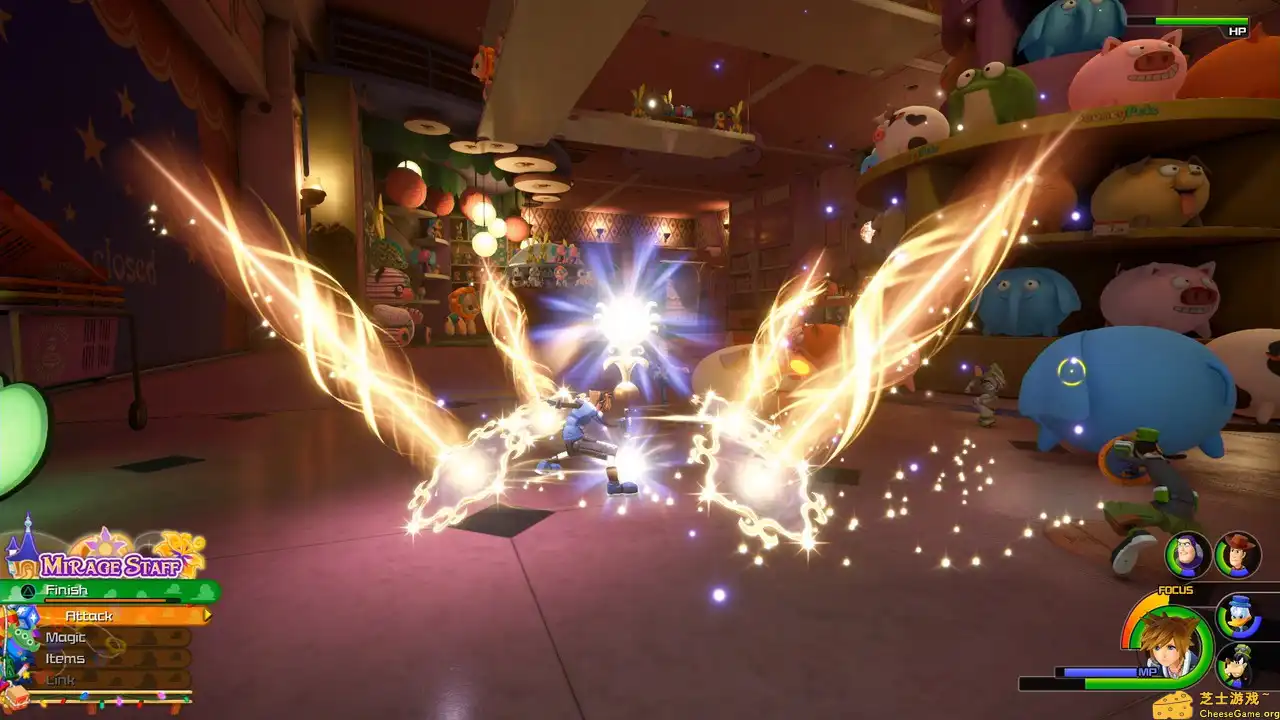Viewport: 1280px width, 720px height.
Task: Open the Magic command list
Action: point(66,637)
